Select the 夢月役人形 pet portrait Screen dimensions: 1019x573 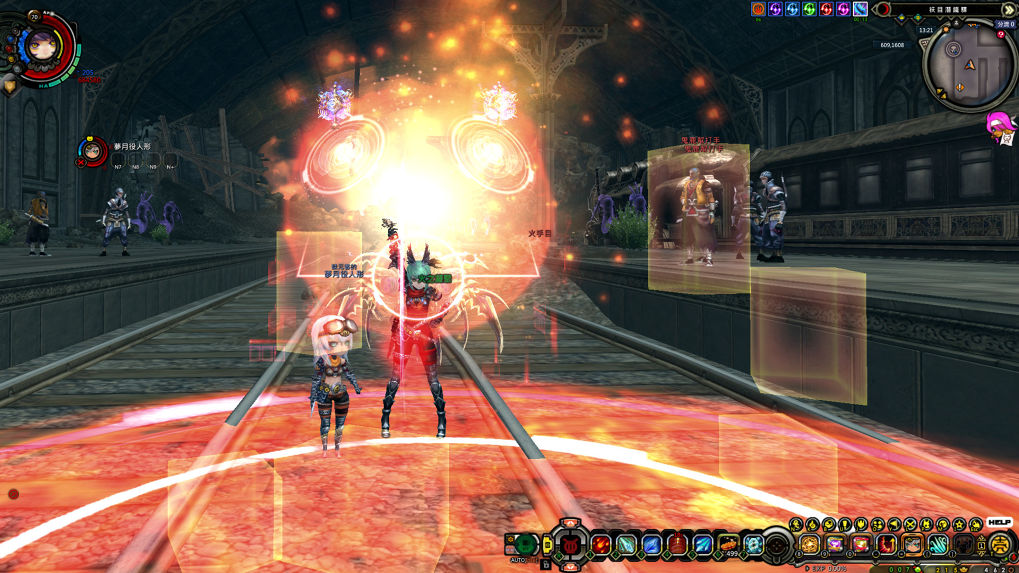point(92,151)
